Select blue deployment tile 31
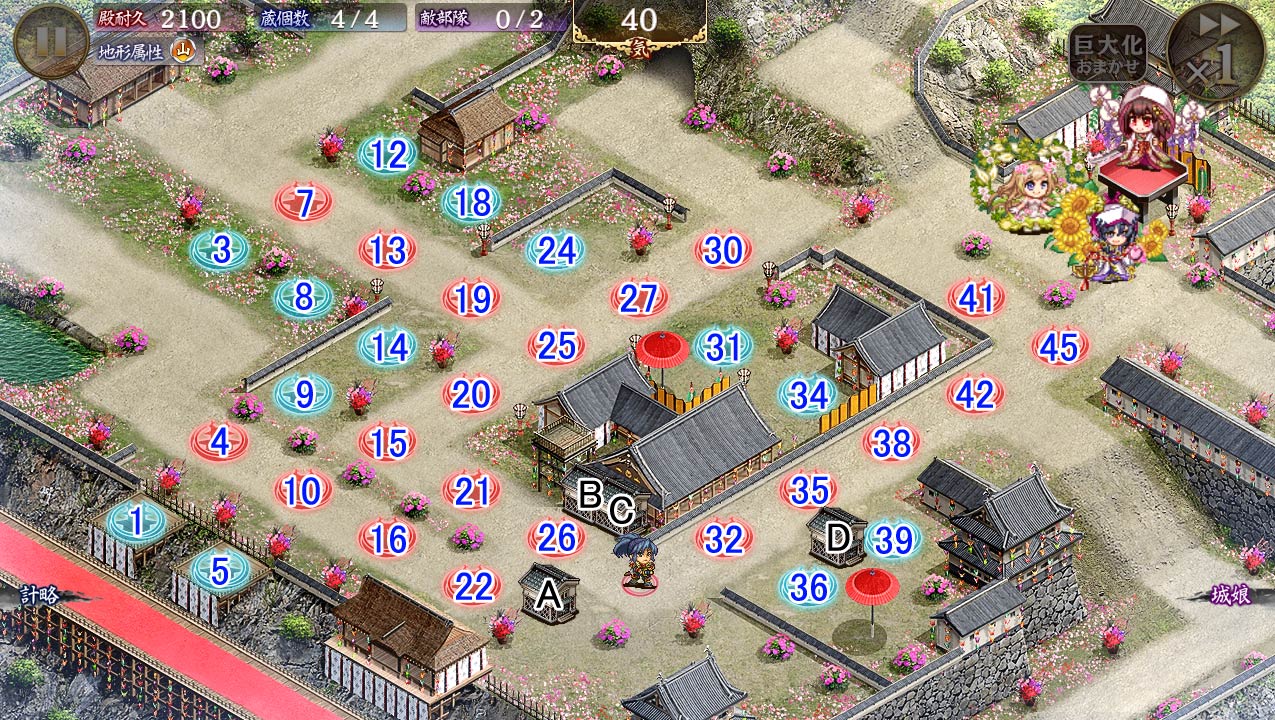 point(723,347)
